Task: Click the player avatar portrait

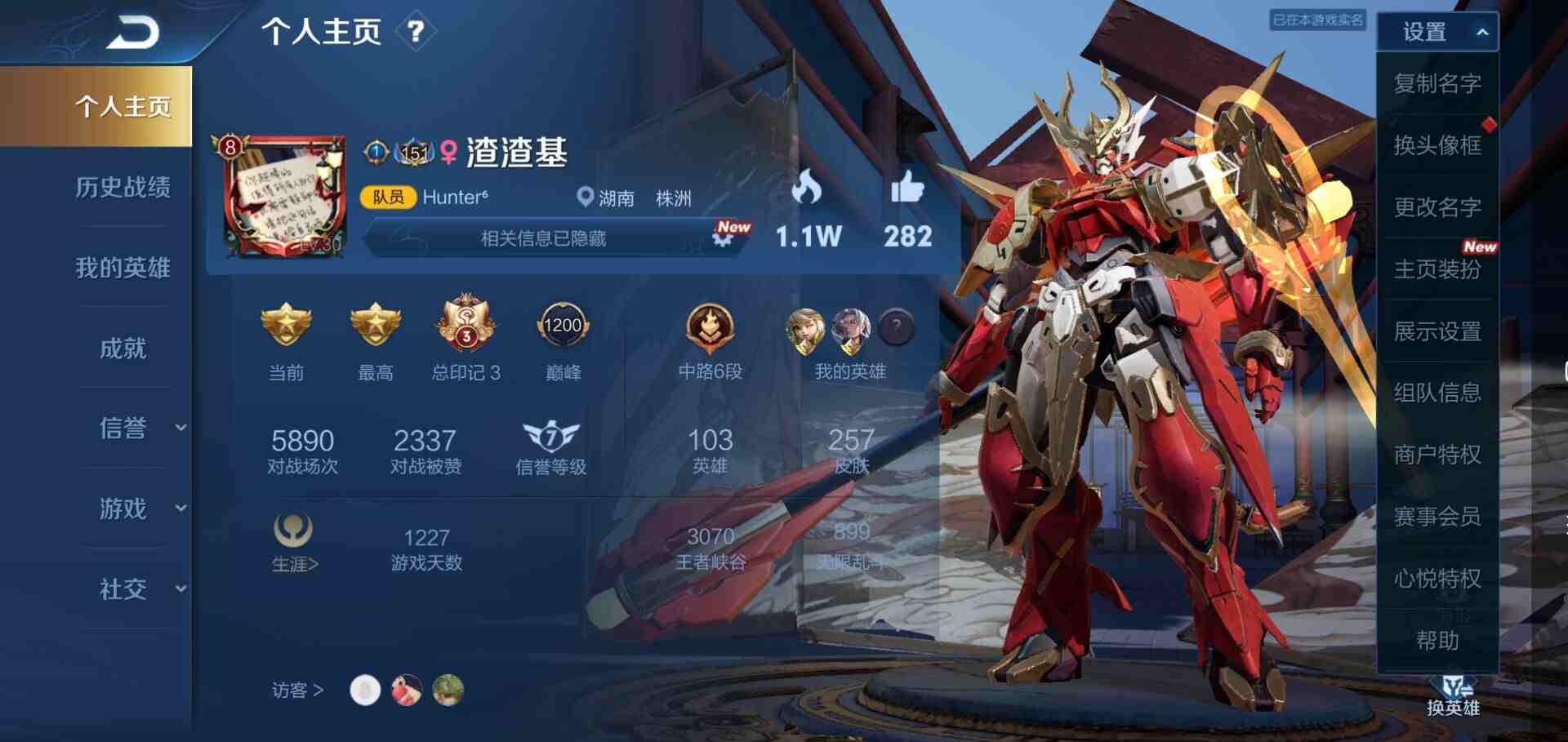Action: tap(284, 197)
